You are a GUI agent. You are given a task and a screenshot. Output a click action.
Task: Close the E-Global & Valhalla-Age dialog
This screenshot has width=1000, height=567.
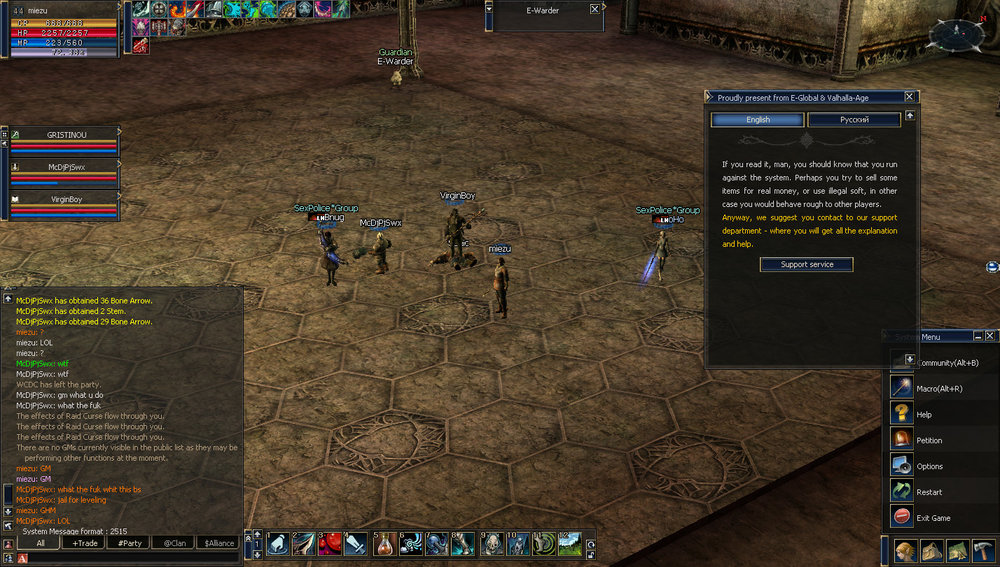pyautogui.click(x=909, y=97)
